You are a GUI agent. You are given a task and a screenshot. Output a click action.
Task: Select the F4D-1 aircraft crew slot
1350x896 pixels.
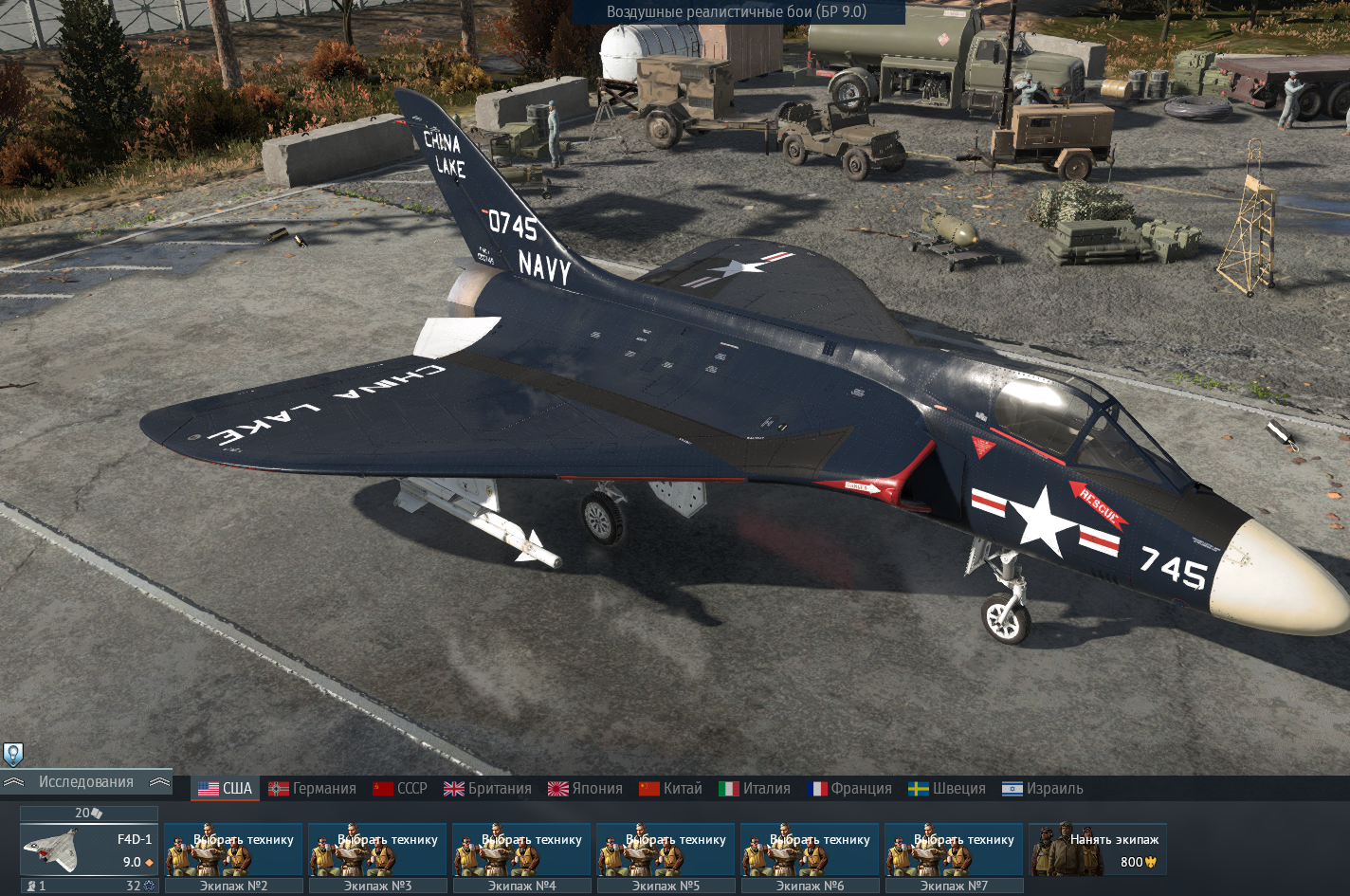[x=89, y=850]
